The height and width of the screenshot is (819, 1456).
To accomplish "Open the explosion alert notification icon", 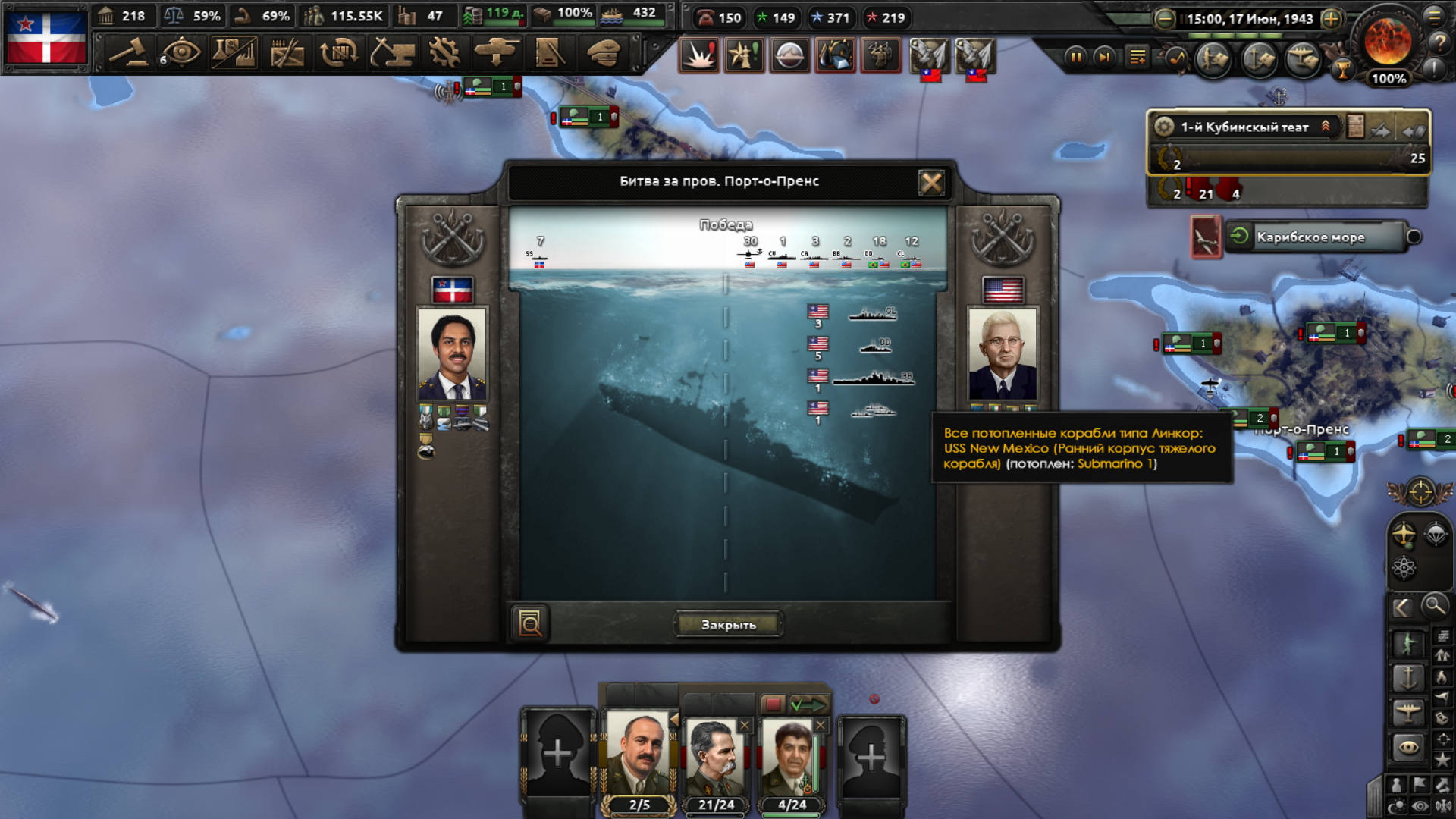I will click(698, 55).
